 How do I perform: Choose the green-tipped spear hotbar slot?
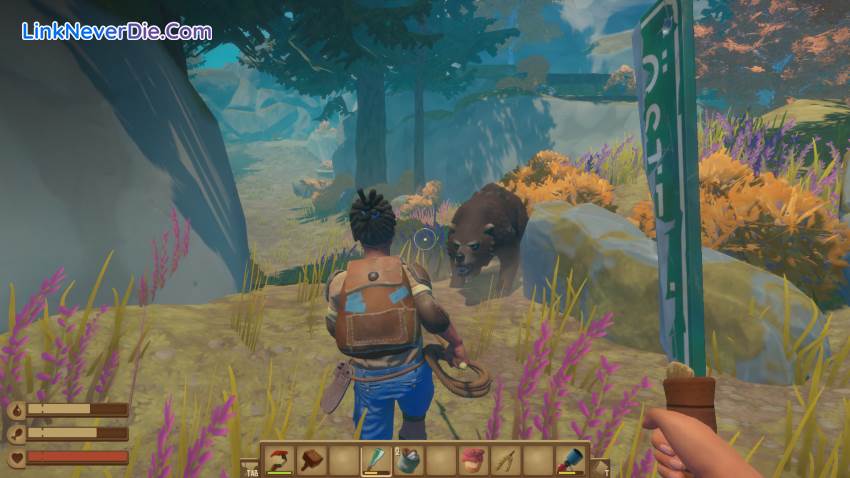pos(375,460)
